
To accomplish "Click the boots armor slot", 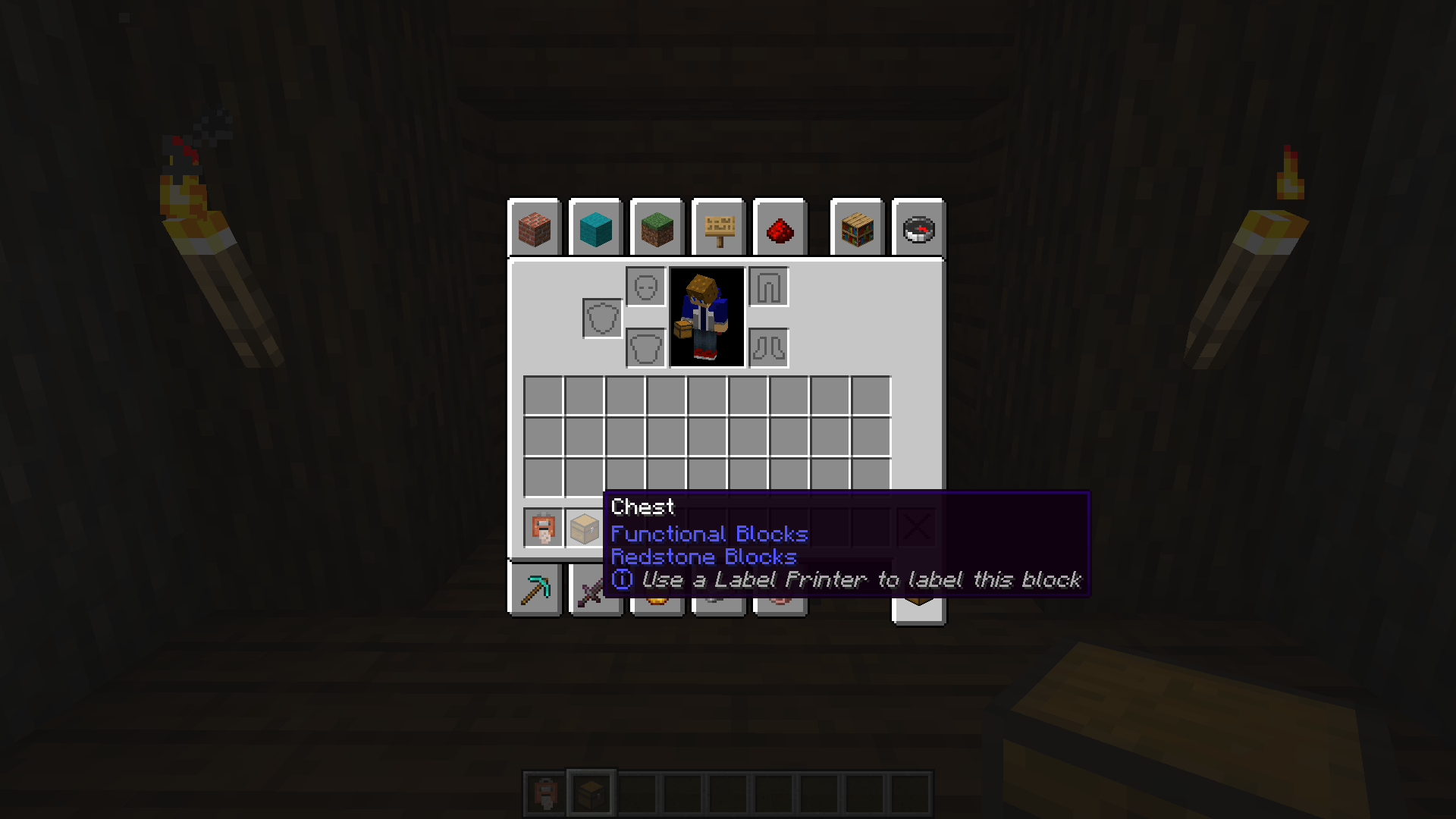I will tap(768, 348).
